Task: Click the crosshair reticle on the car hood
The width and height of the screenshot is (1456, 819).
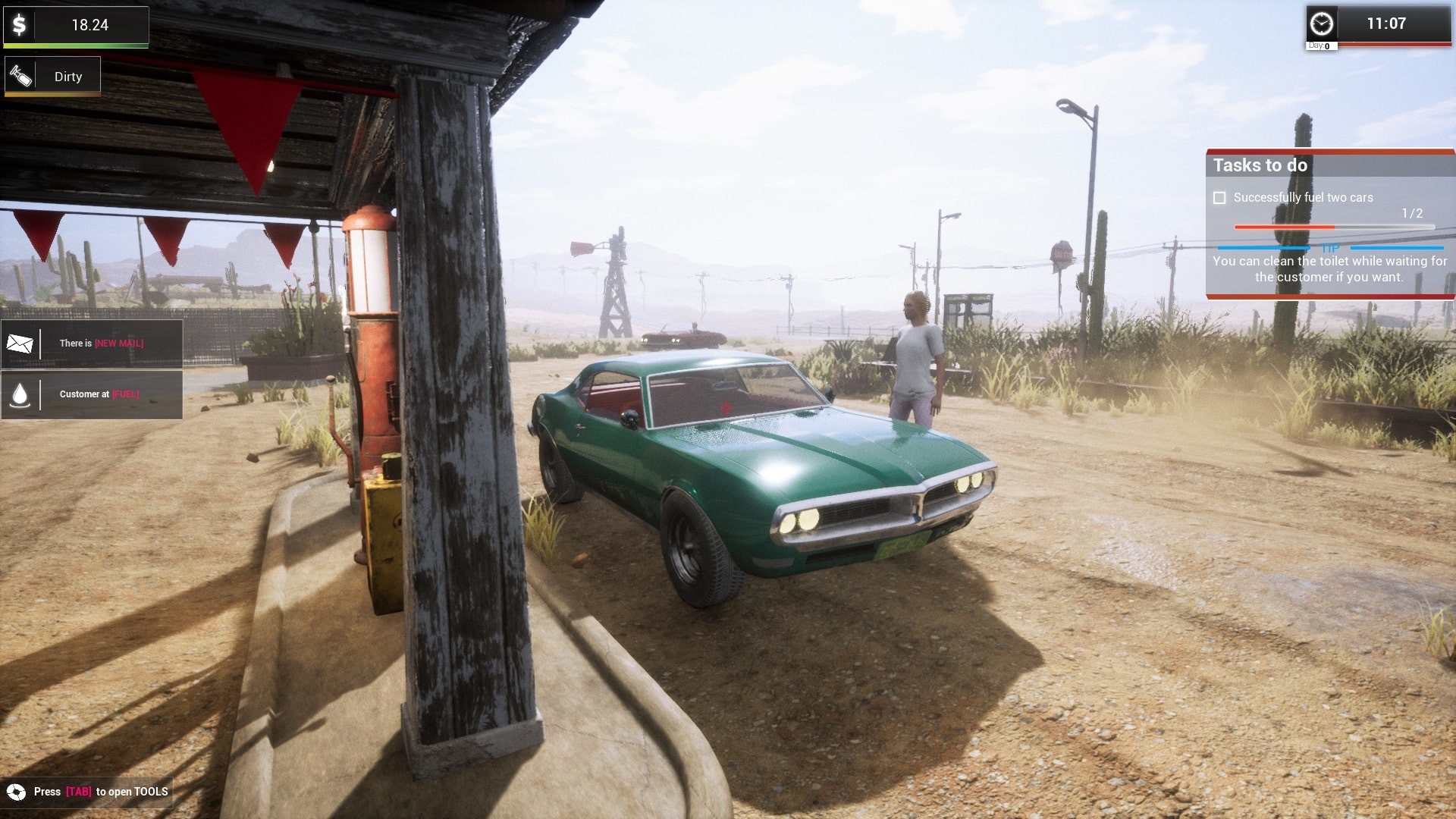Action: [726, 406]
